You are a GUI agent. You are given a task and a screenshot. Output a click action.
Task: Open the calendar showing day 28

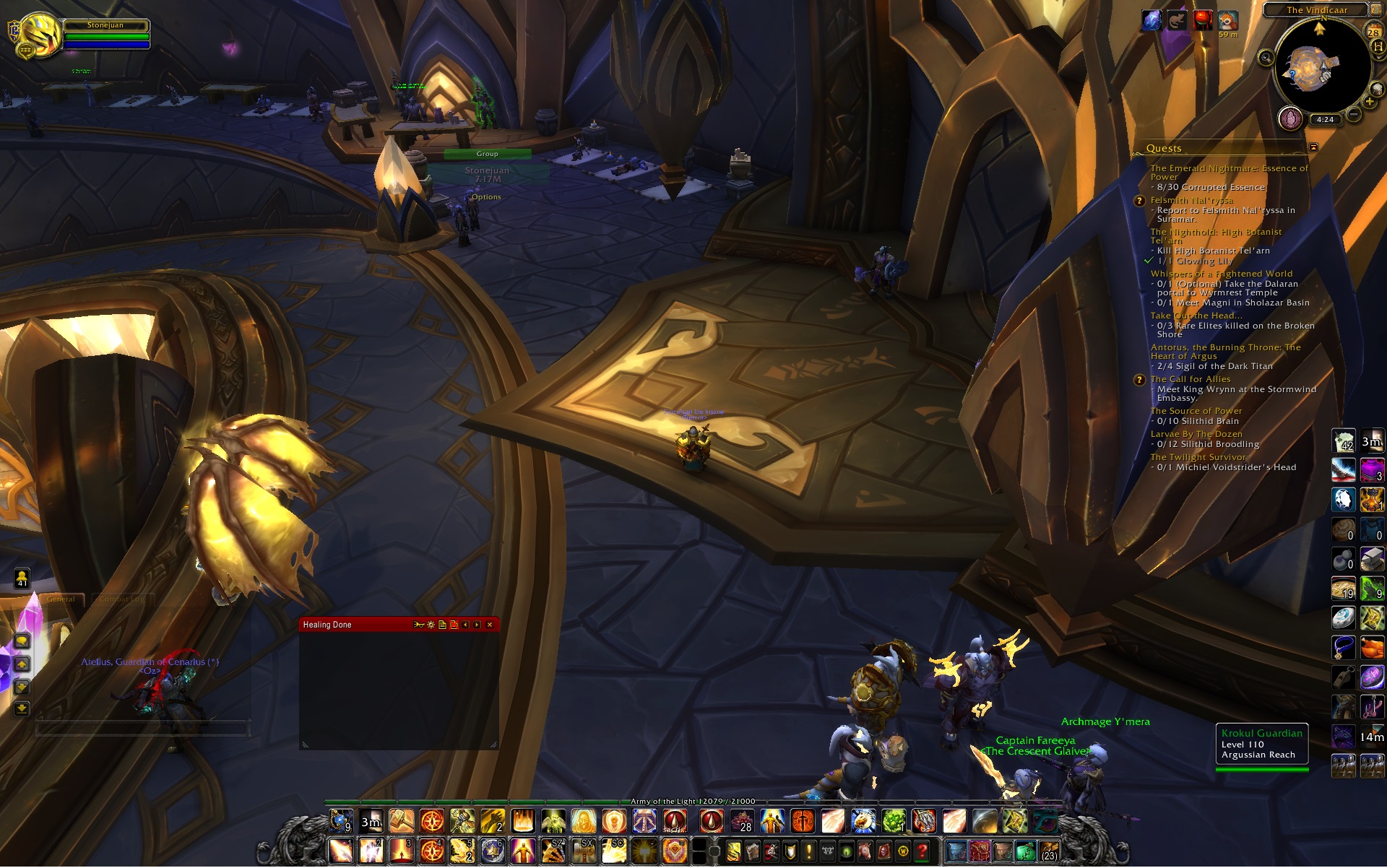point(1373,32)
